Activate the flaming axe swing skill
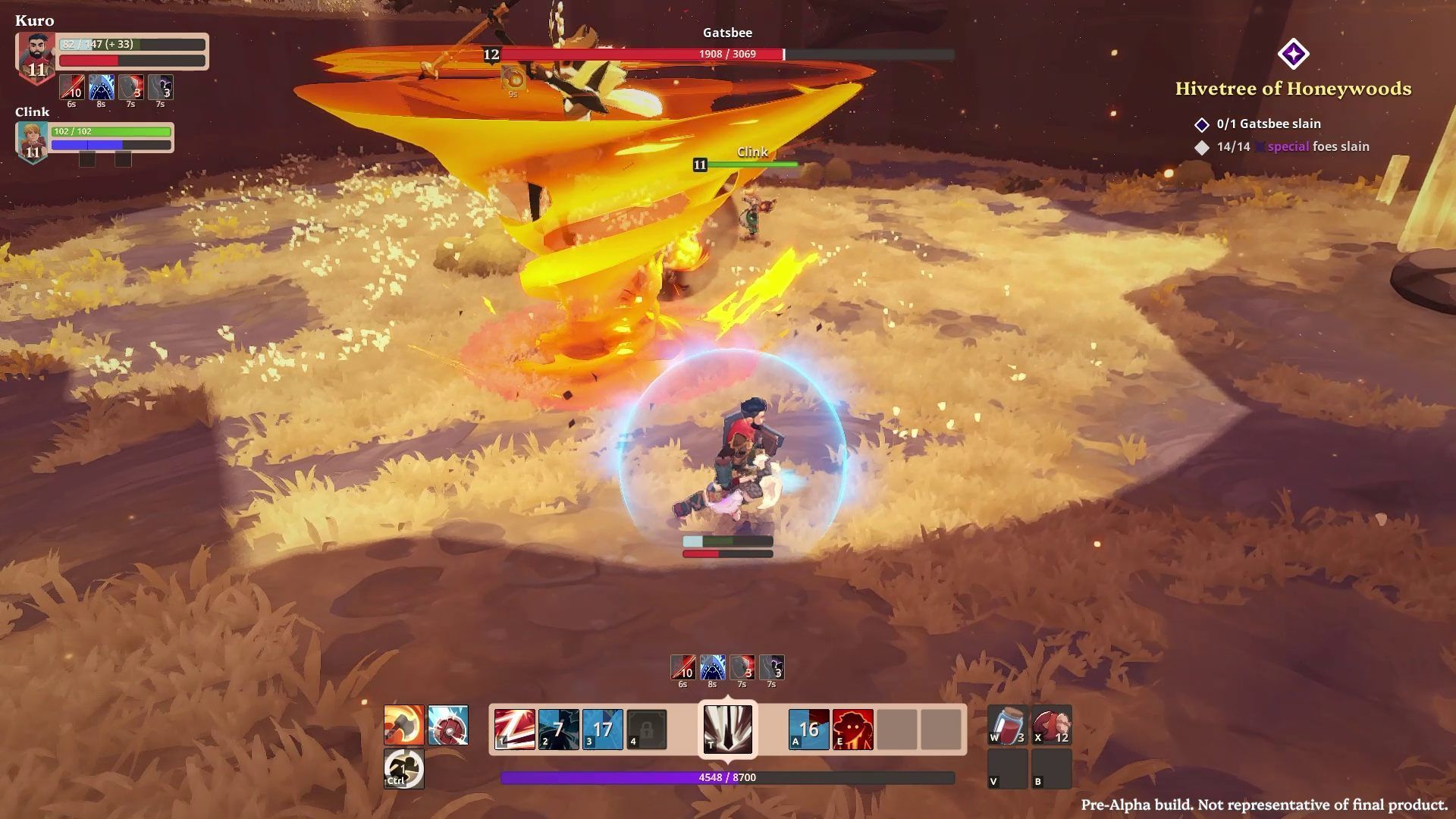The width and height of the screenshot is (1456, 819). click(403, 725)
